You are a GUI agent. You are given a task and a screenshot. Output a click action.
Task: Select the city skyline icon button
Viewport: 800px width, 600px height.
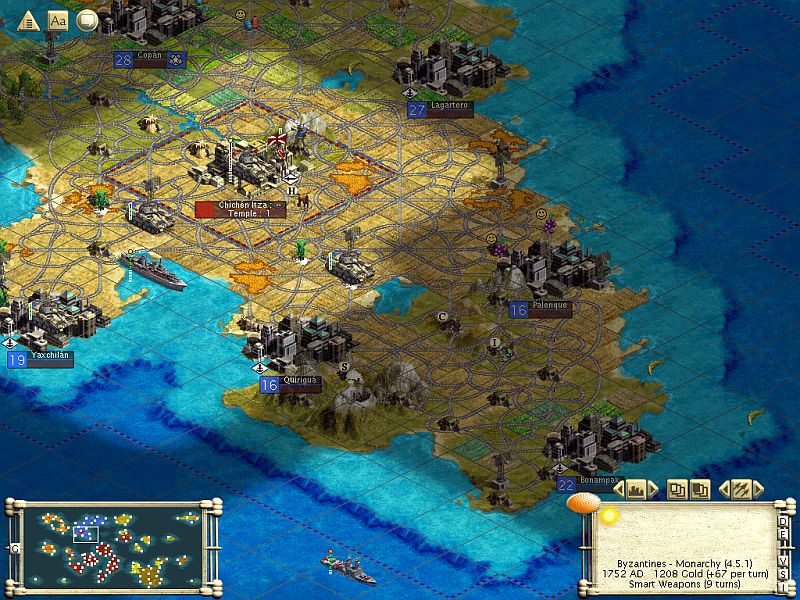point(636,489)
